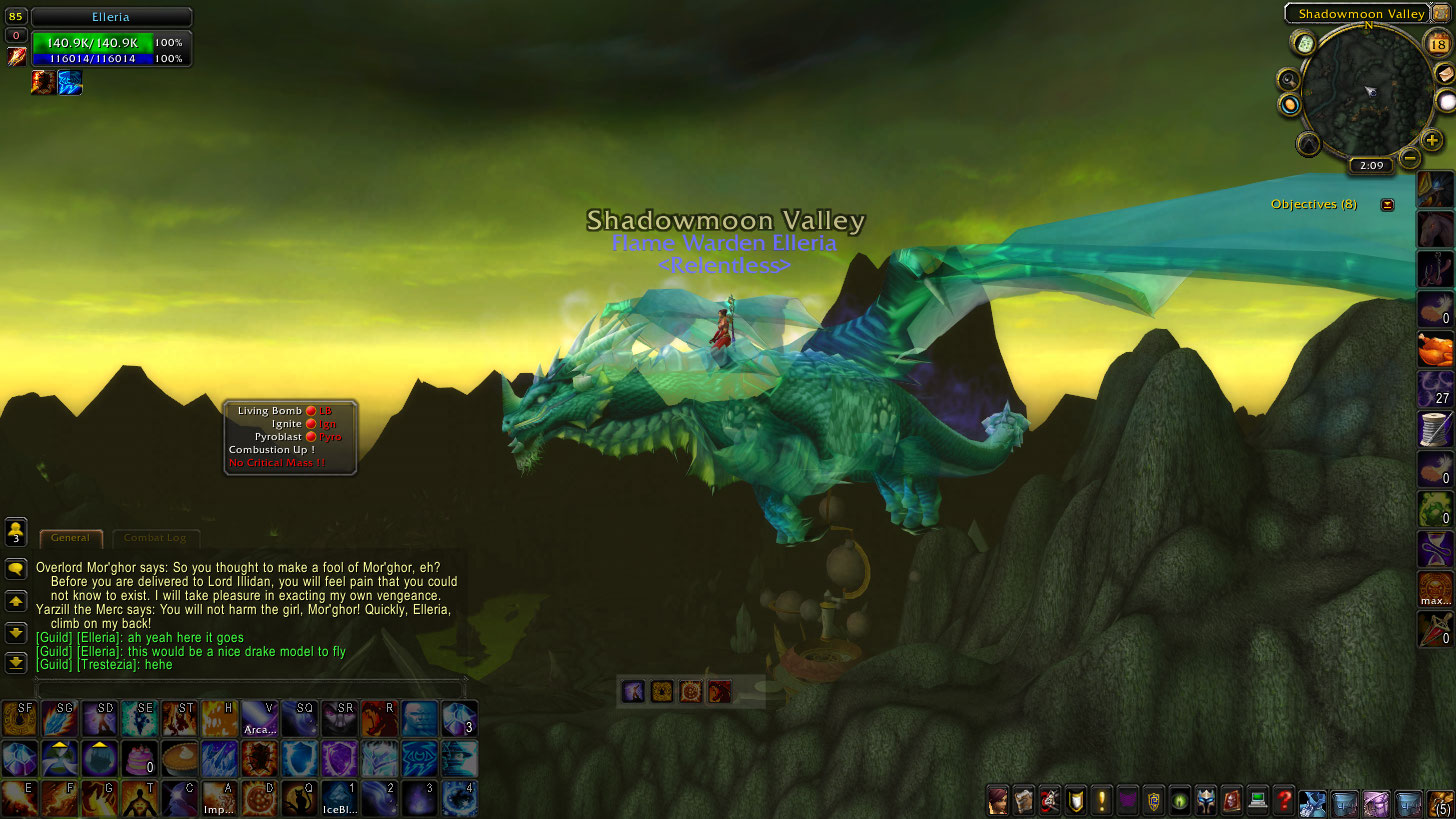Activate the Ice Block ability on key 1
1456x819 pixels.
(x=339, y=798)
